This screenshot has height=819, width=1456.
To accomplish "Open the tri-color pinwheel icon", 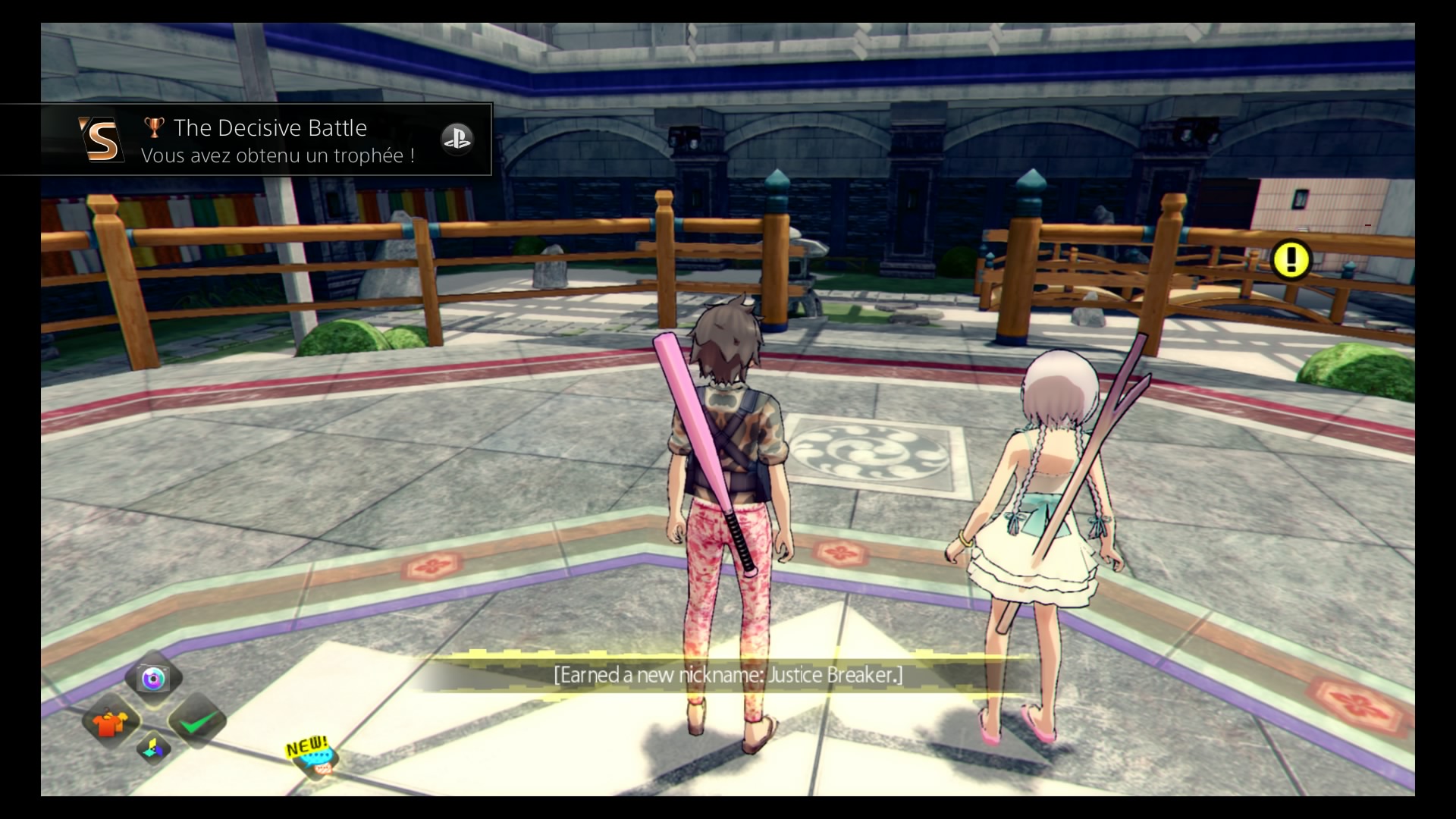I will (154, 748).
